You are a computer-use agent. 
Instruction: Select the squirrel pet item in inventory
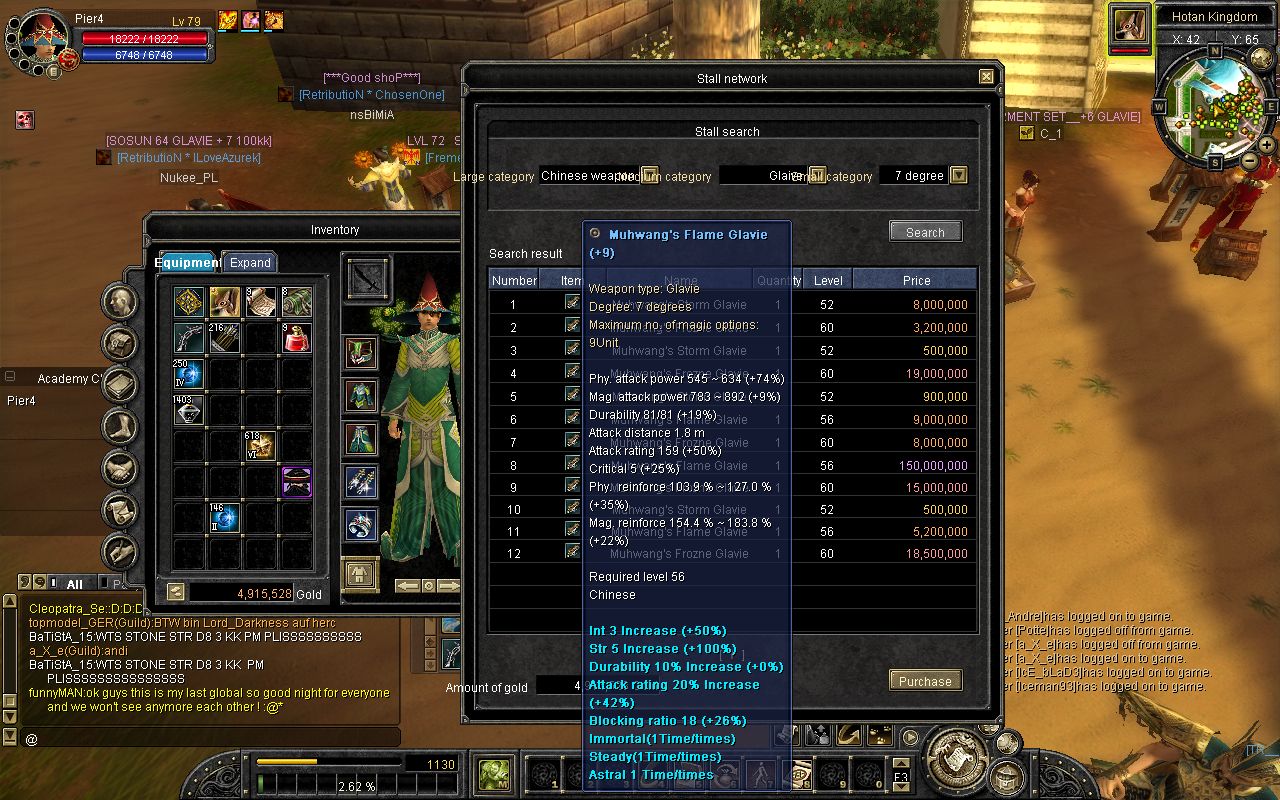click(224, 301)
